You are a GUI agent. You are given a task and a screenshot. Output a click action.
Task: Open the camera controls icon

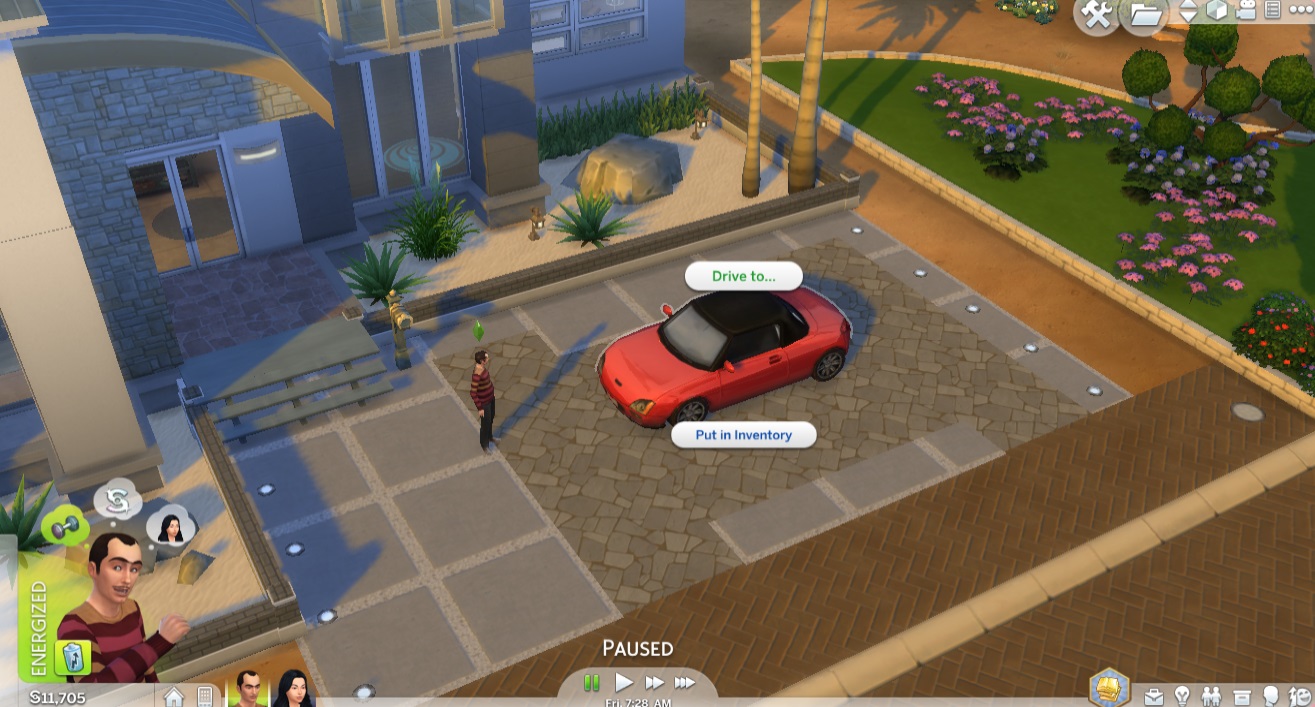(x=1245, y=11)
